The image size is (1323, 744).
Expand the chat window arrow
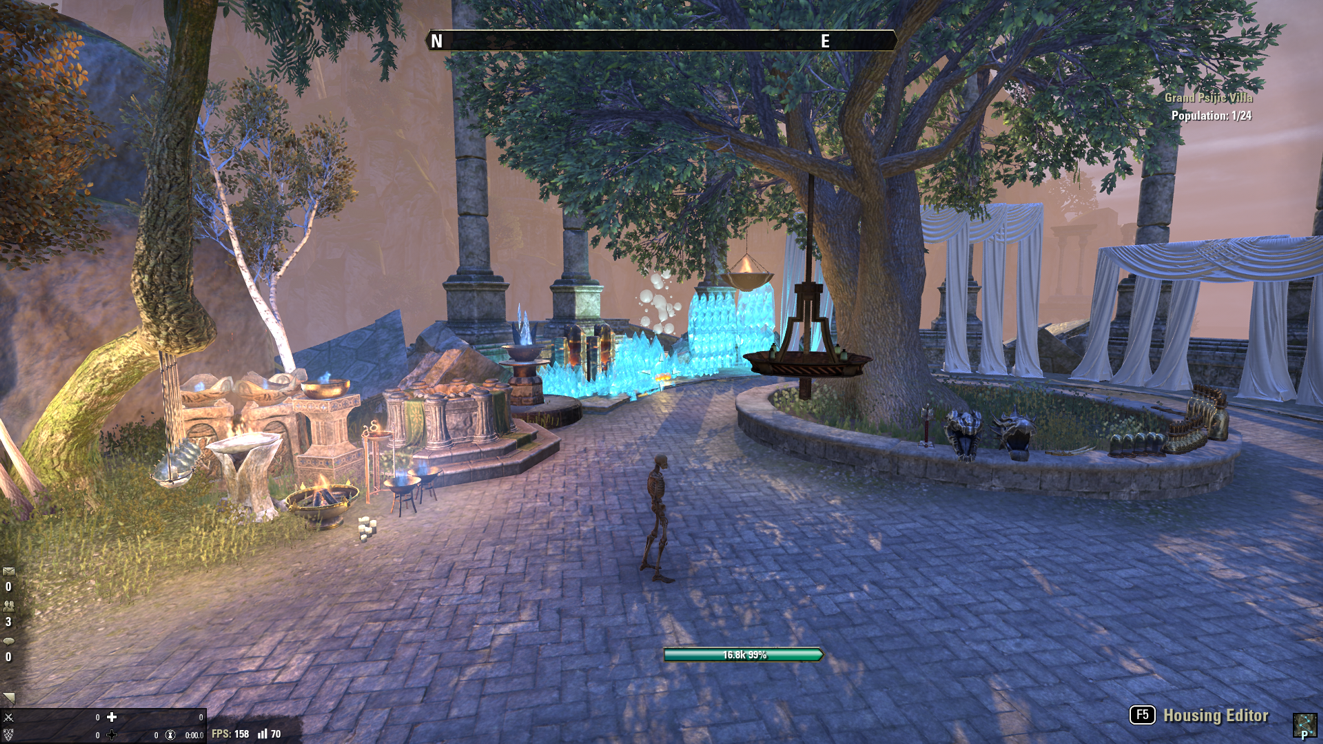pyautogui.click(x=9, y=697)
